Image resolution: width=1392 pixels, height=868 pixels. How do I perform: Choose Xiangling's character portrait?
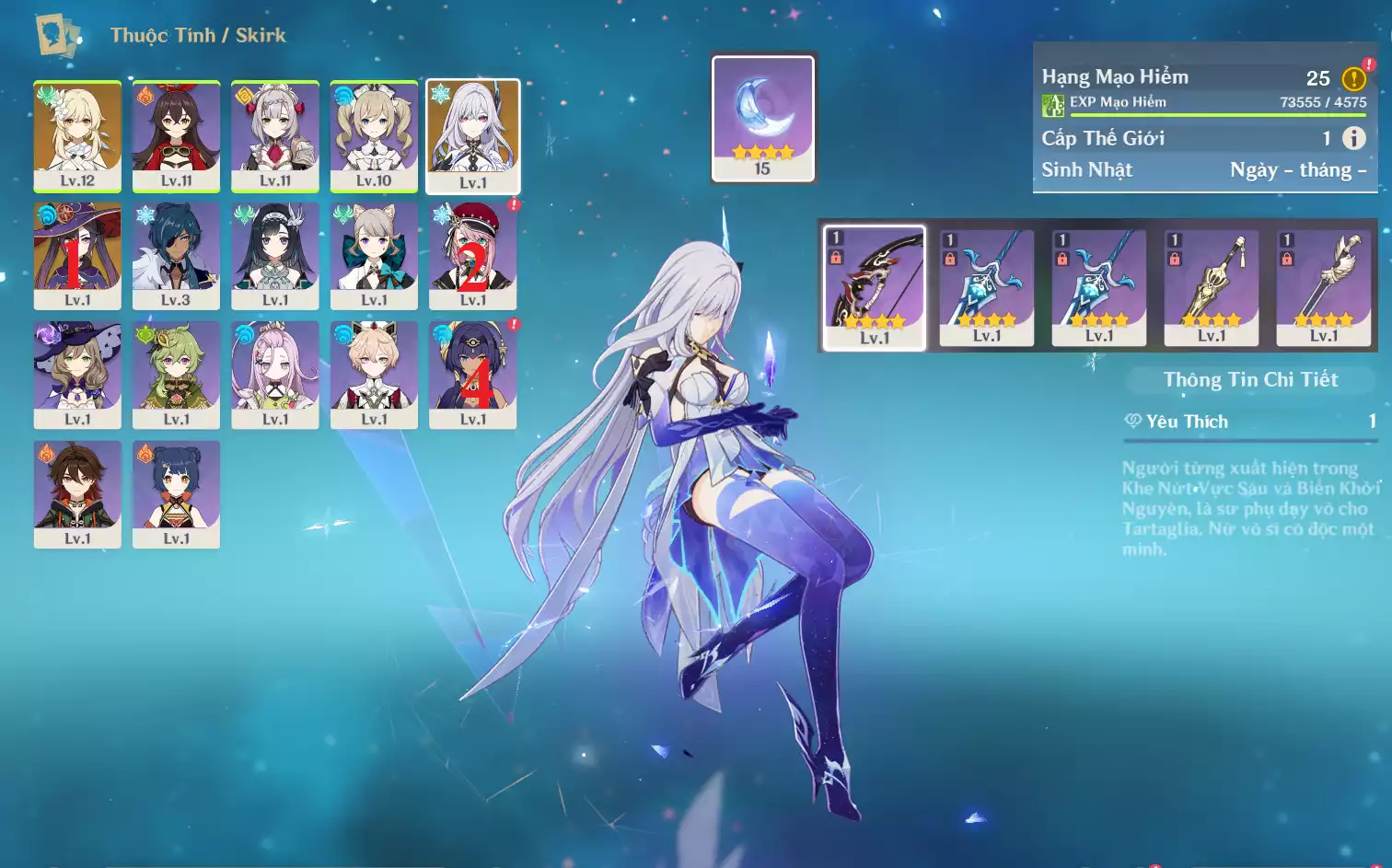click(x=176, y=493)
